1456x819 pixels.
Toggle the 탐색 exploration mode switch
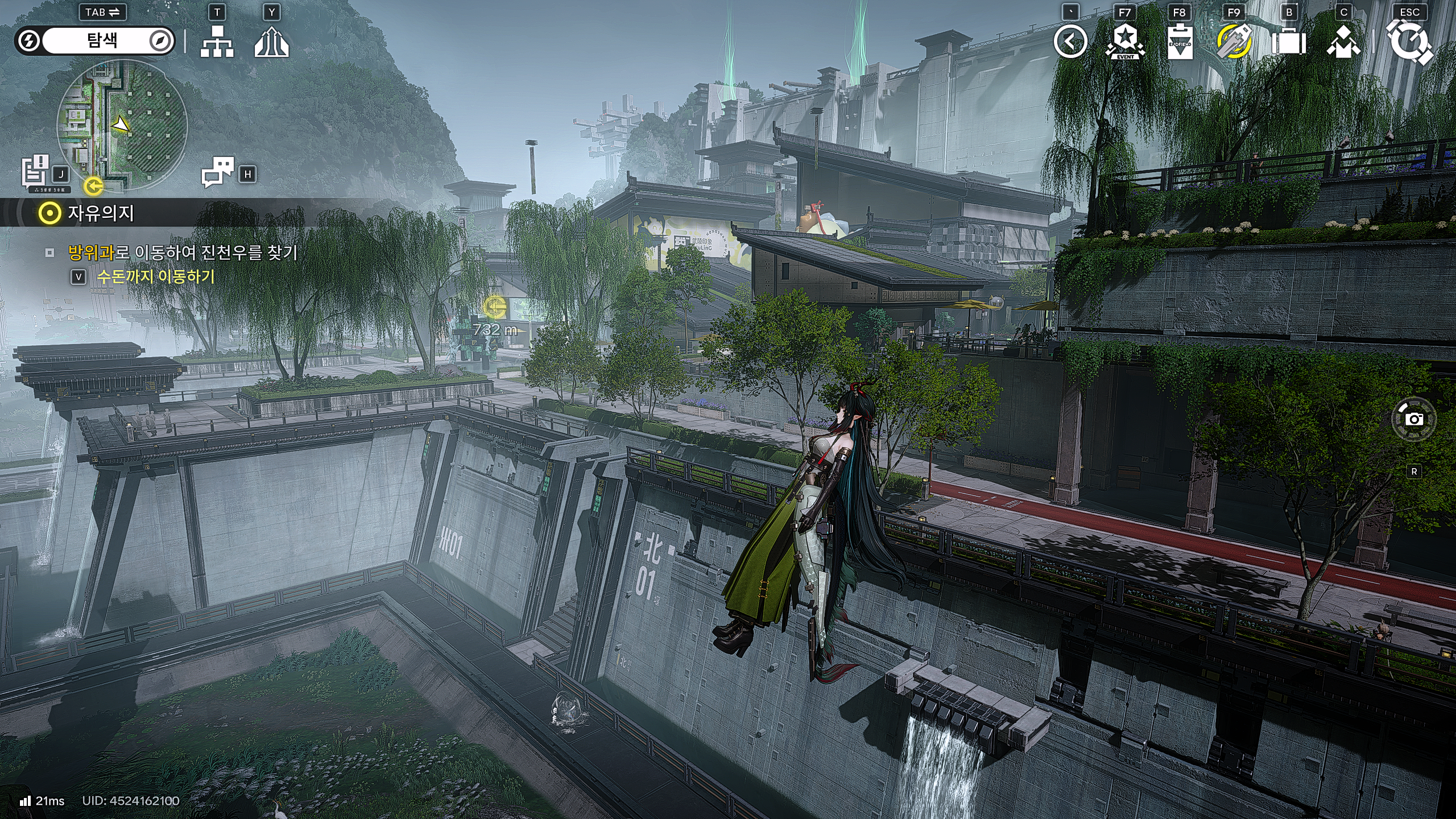click(x=94, y=41)
